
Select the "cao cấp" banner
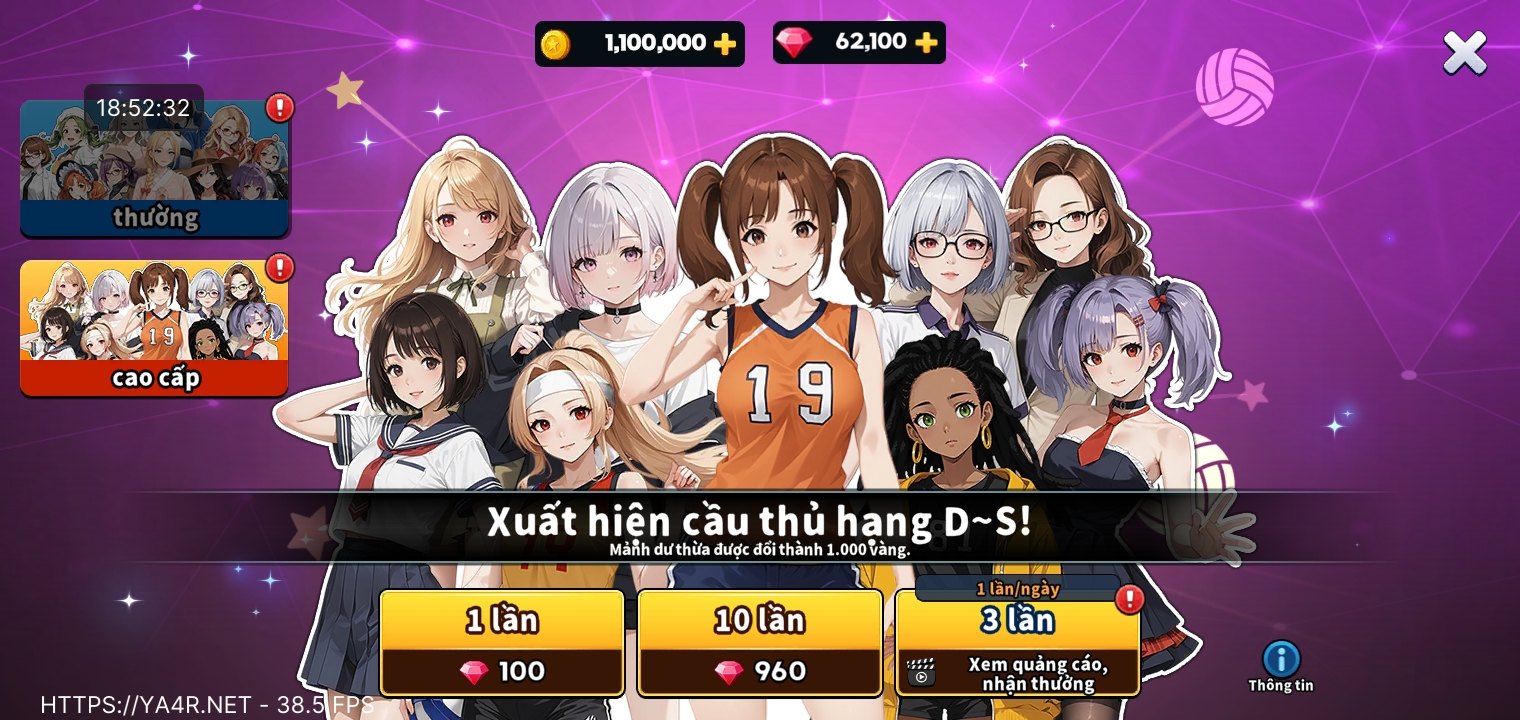point(155,328)
